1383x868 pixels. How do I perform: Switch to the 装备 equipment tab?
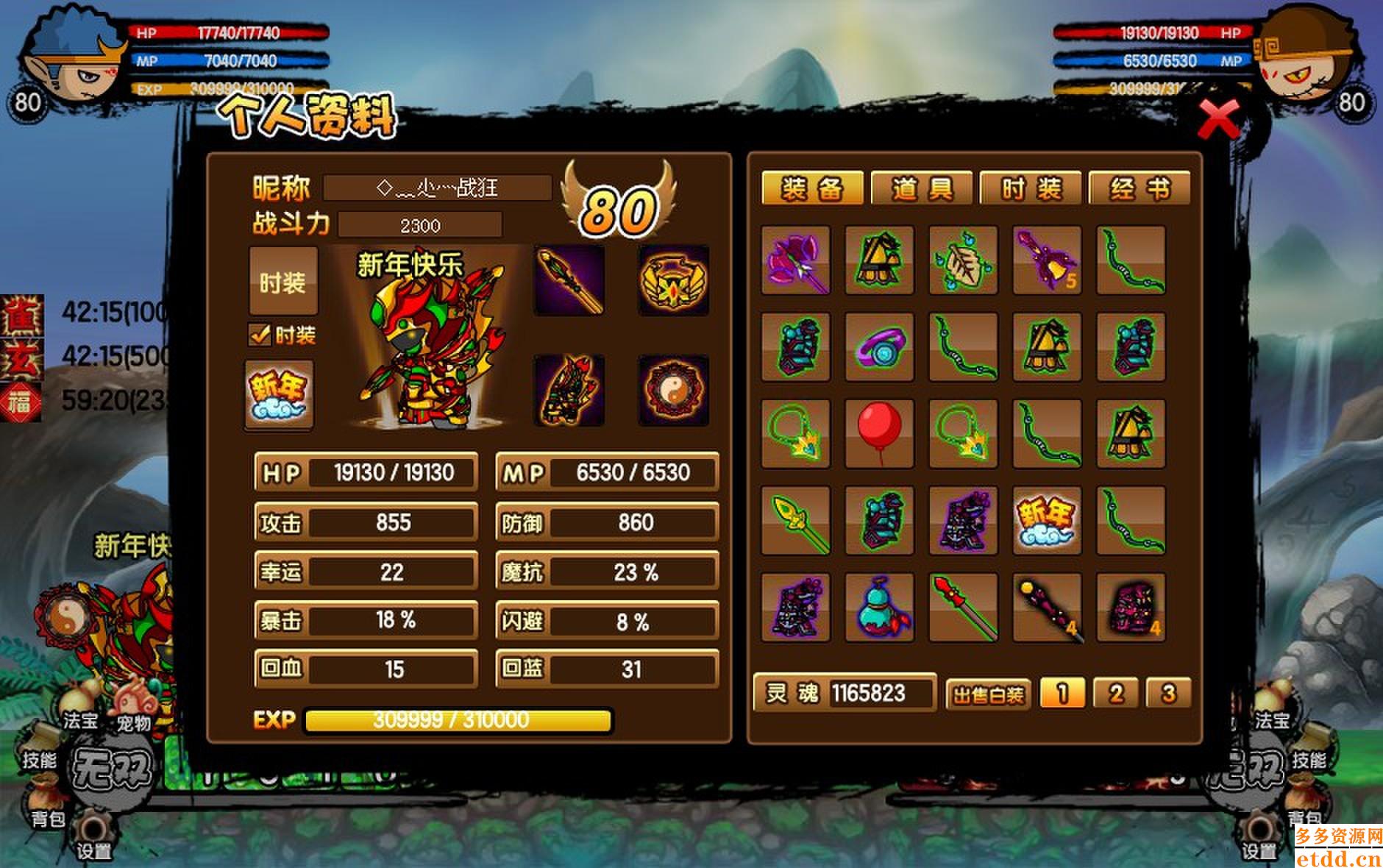(812, 189)
